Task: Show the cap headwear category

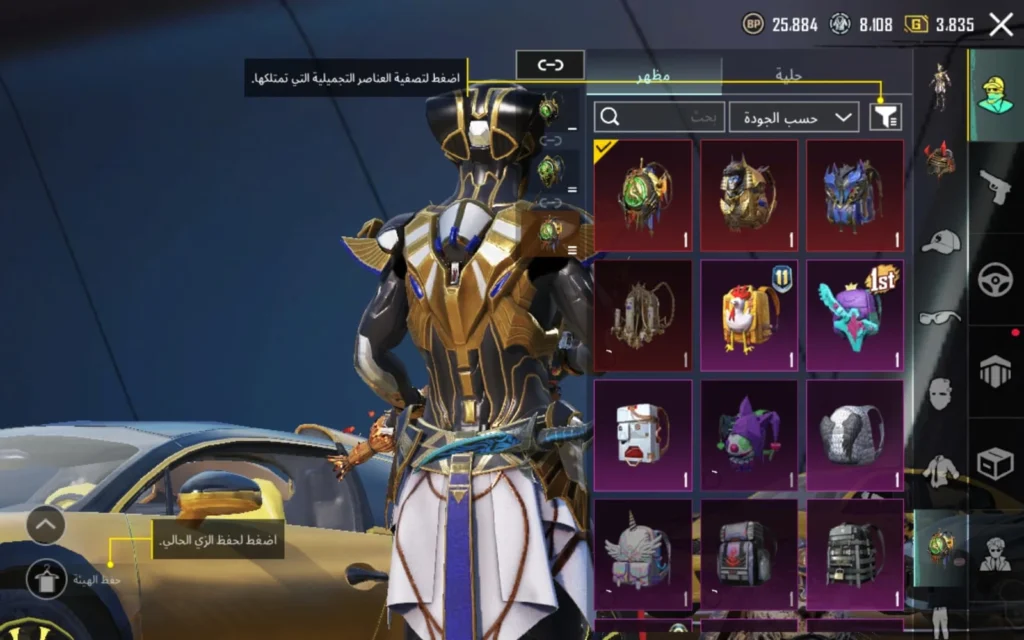Action: (x=940, y=241)
